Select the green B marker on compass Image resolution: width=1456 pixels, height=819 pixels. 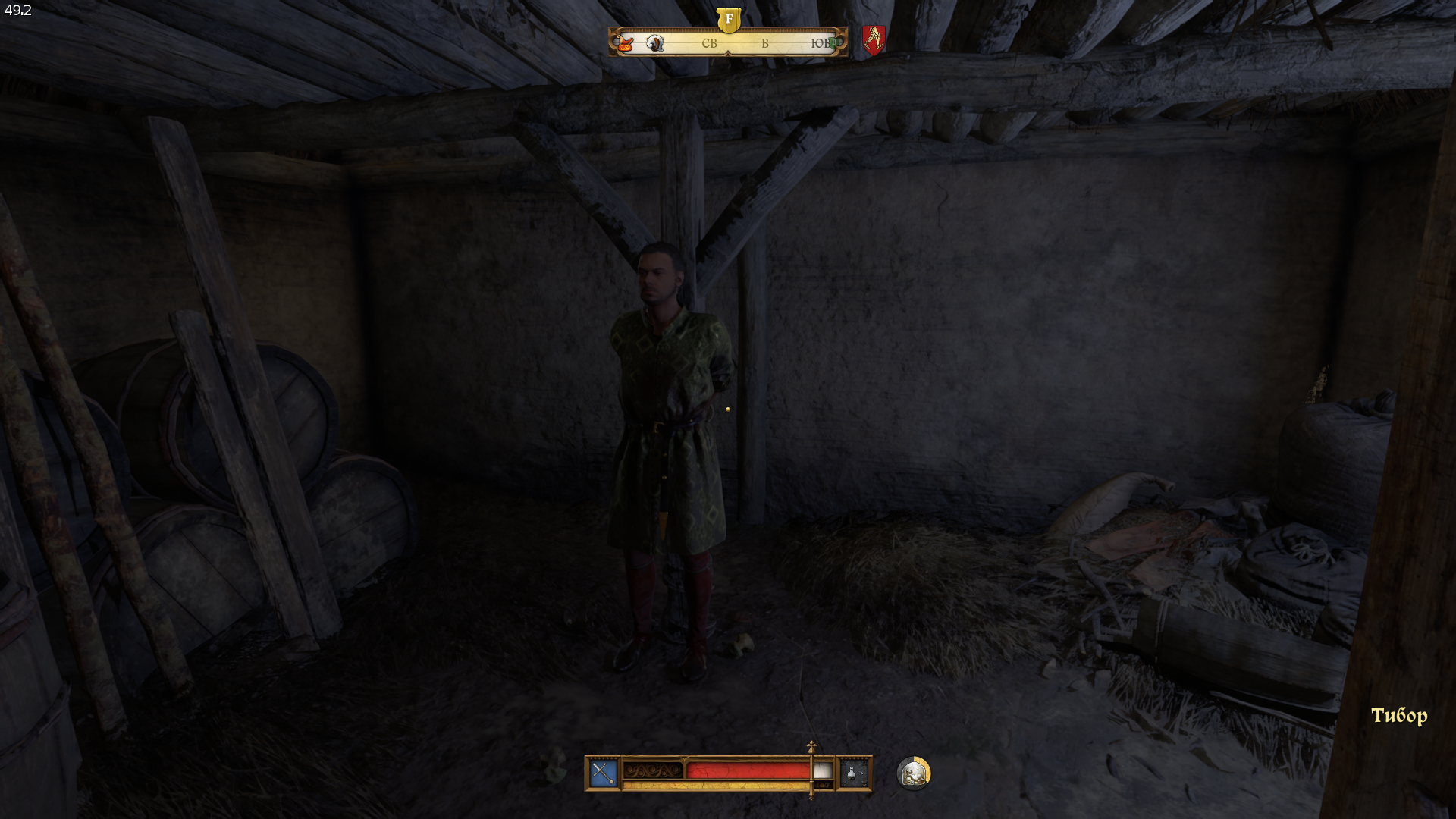(x=834, y=43)
